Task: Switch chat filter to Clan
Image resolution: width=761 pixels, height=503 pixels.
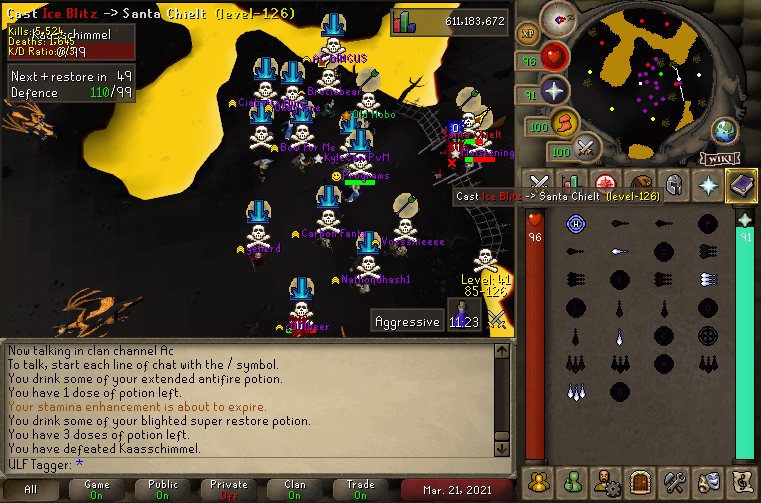Action: [295, 489]
